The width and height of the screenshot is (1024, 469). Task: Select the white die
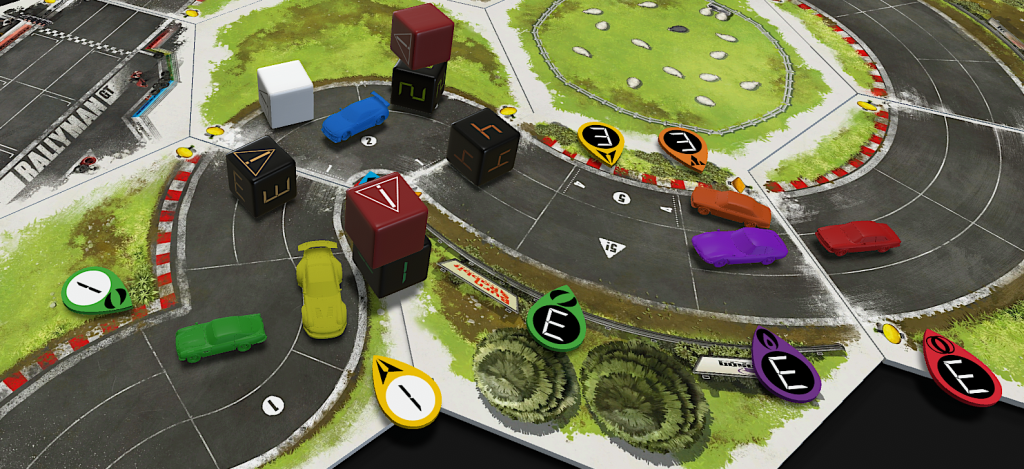coord(285,93)
